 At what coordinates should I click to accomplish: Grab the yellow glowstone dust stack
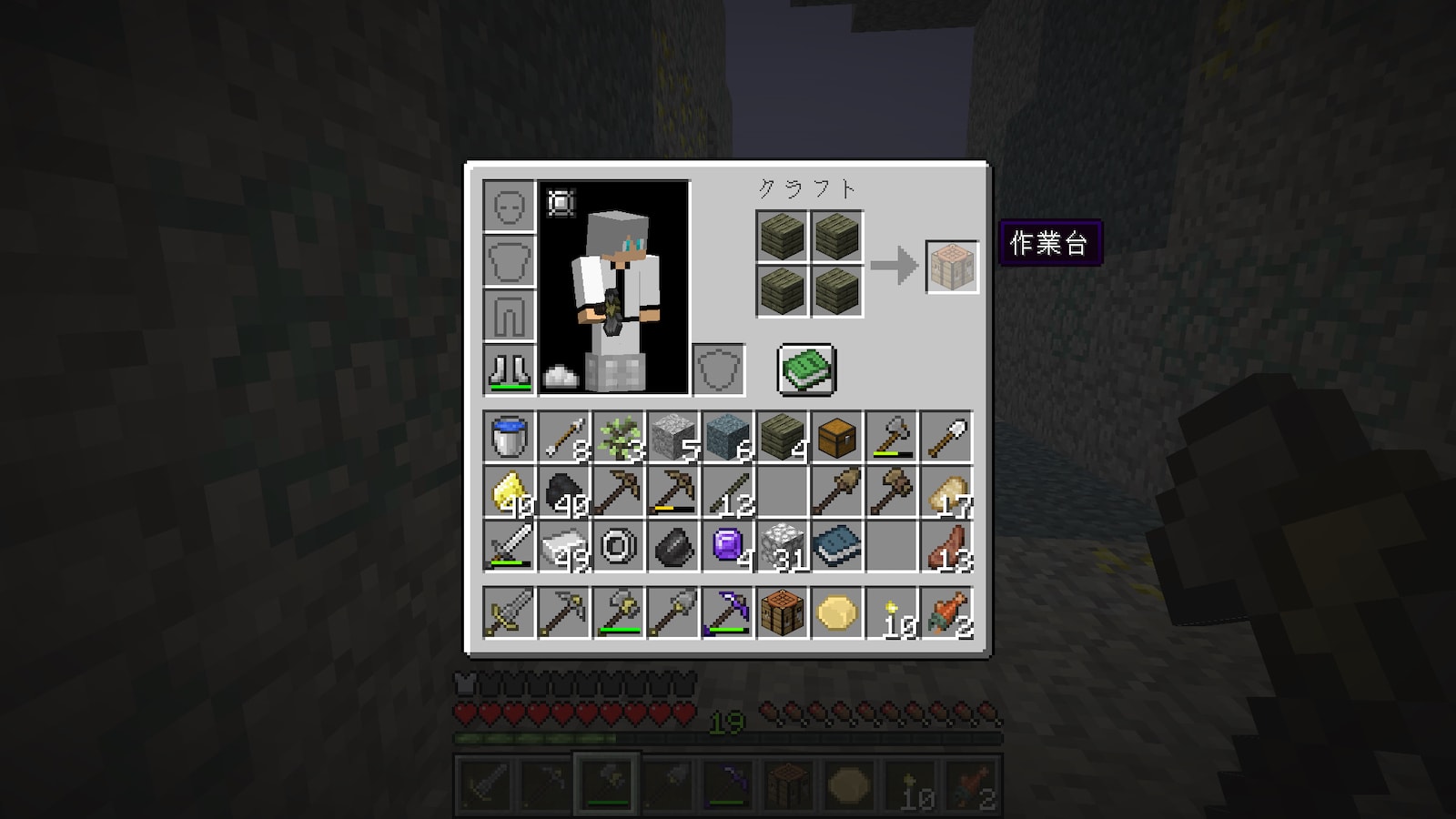(x=510, y=492)
